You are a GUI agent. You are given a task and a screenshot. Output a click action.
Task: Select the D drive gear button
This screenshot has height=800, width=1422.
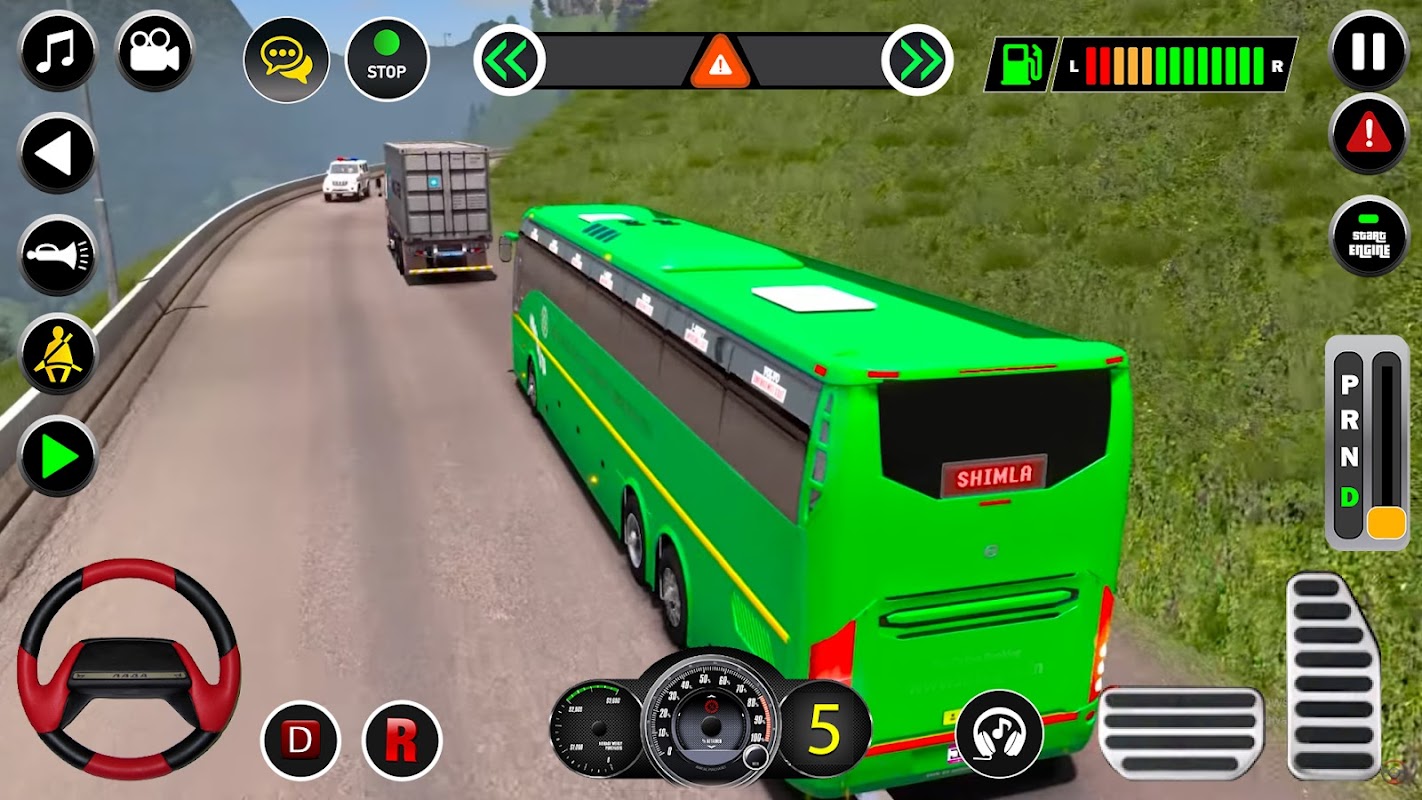coord(300,741)
